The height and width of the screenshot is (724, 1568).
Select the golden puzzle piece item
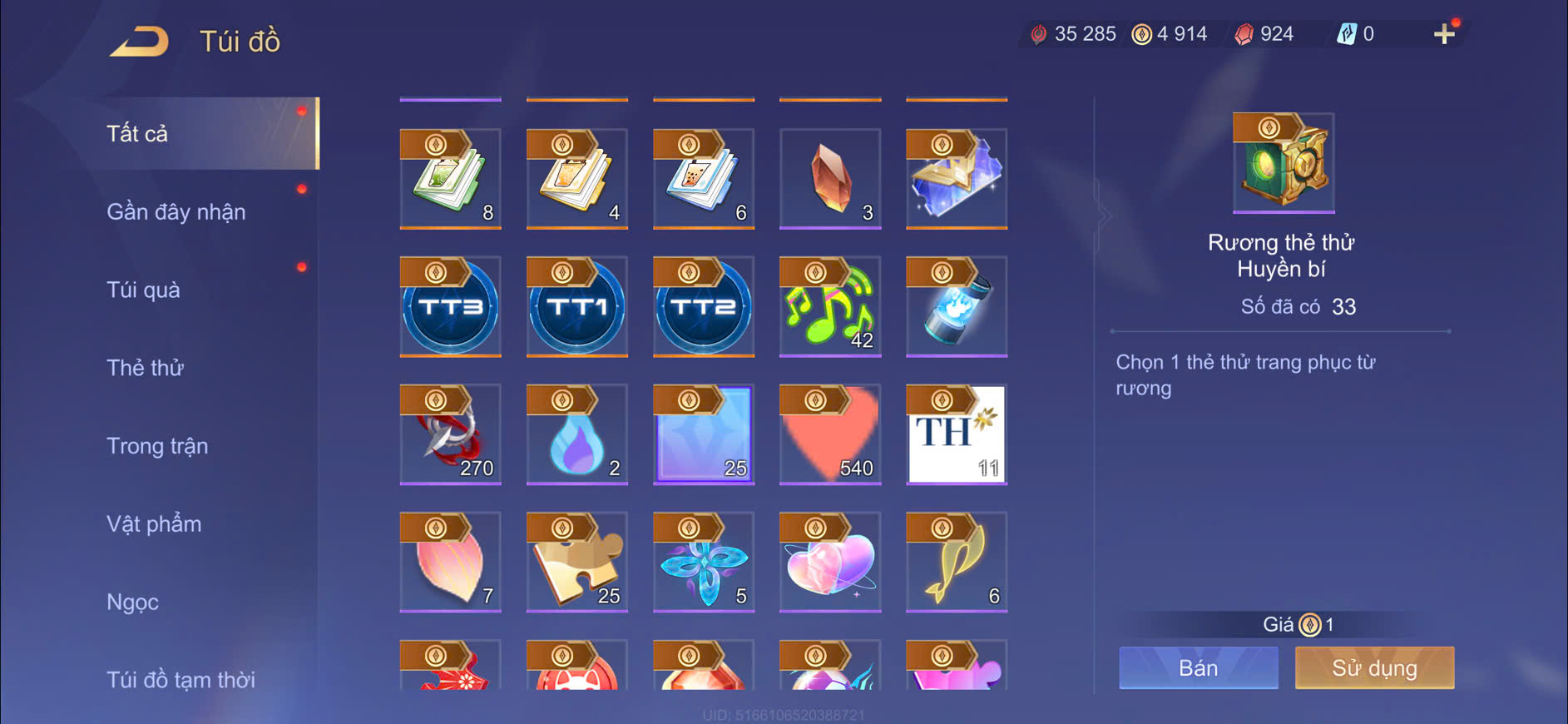click(577, 562)
